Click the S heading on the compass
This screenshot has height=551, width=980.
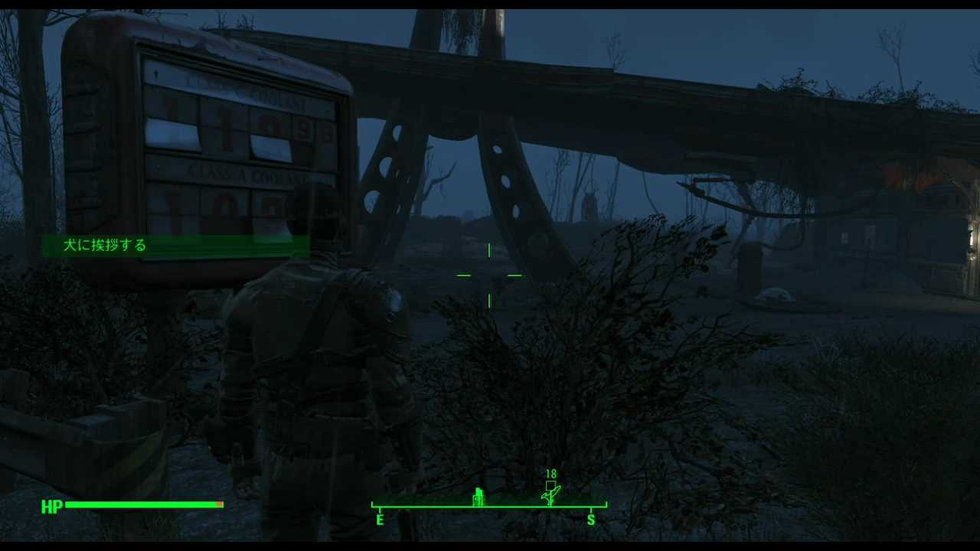(590, 519)
